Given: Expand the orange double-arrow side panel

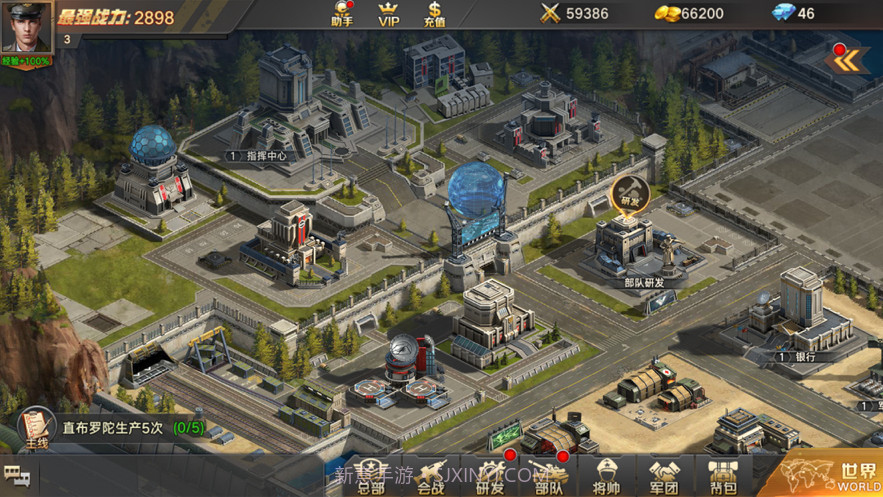Looking at the screenshot, I should point(847,60).
